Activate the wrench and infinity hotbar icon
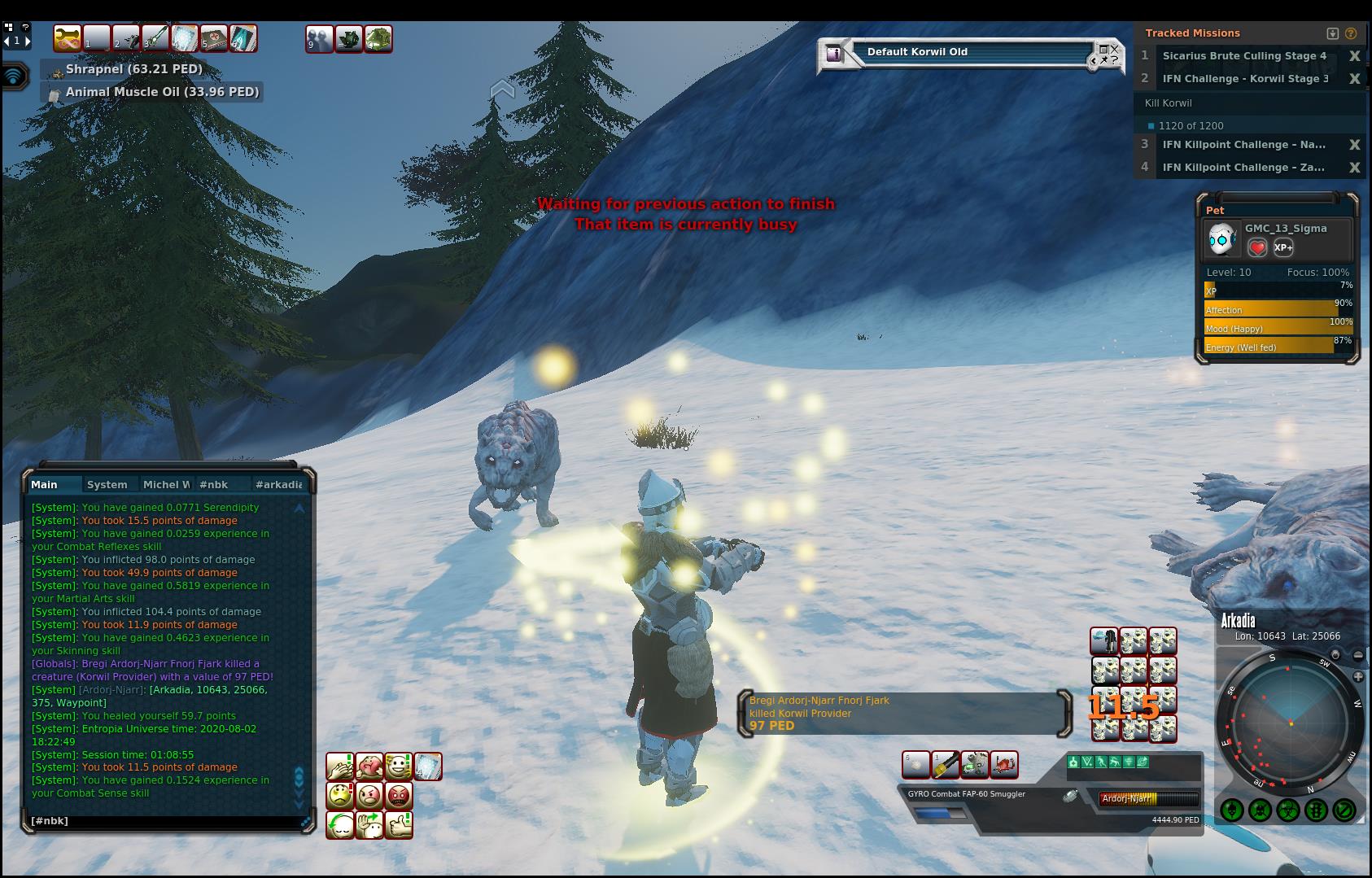Screen dimensions: 1372x878 pos(68,38)
